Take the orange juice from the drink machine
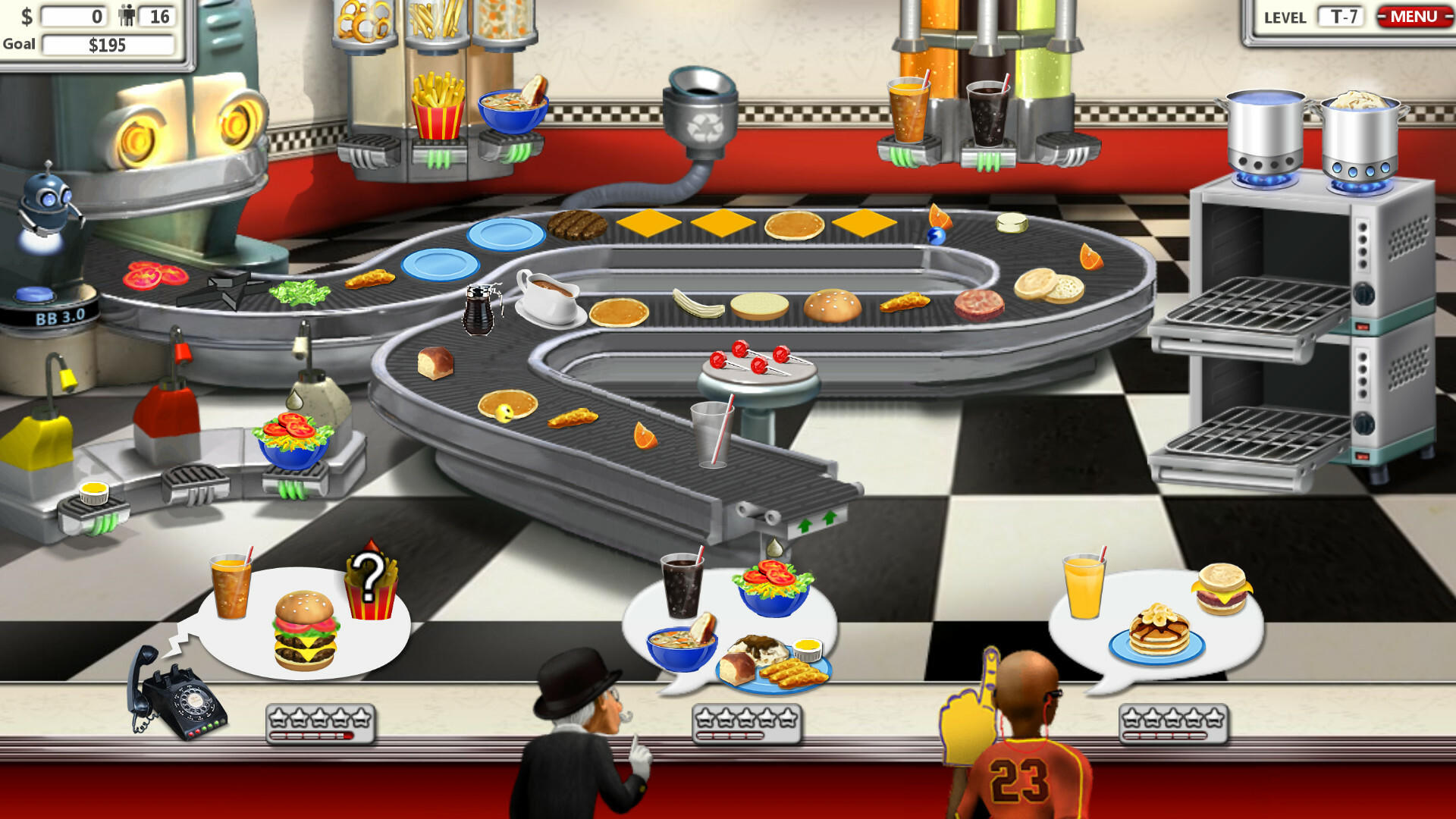 pos(907,106)
